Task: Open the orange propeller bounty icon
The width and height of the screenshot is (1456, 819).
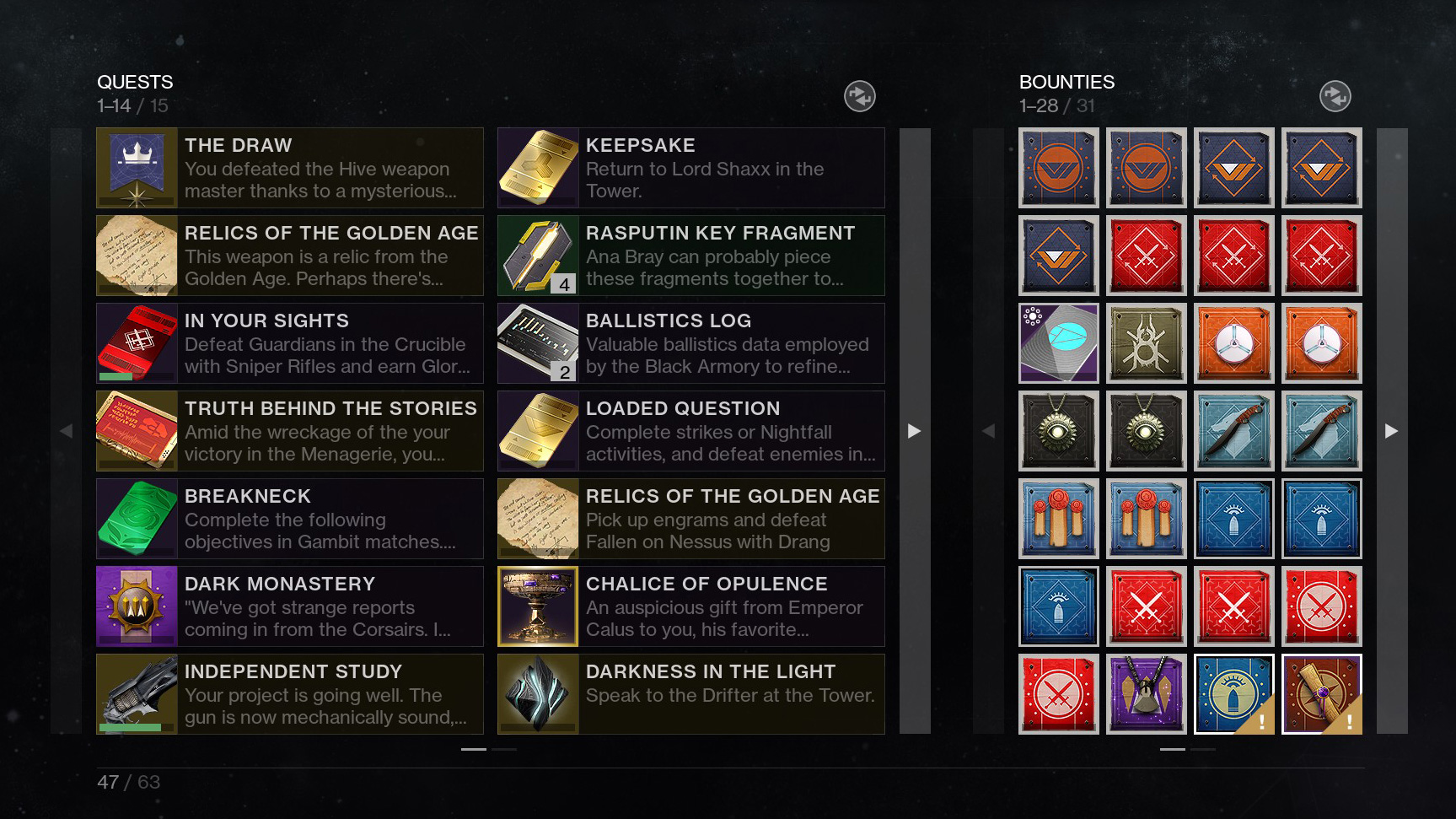Action: (x=1233, y=342)
